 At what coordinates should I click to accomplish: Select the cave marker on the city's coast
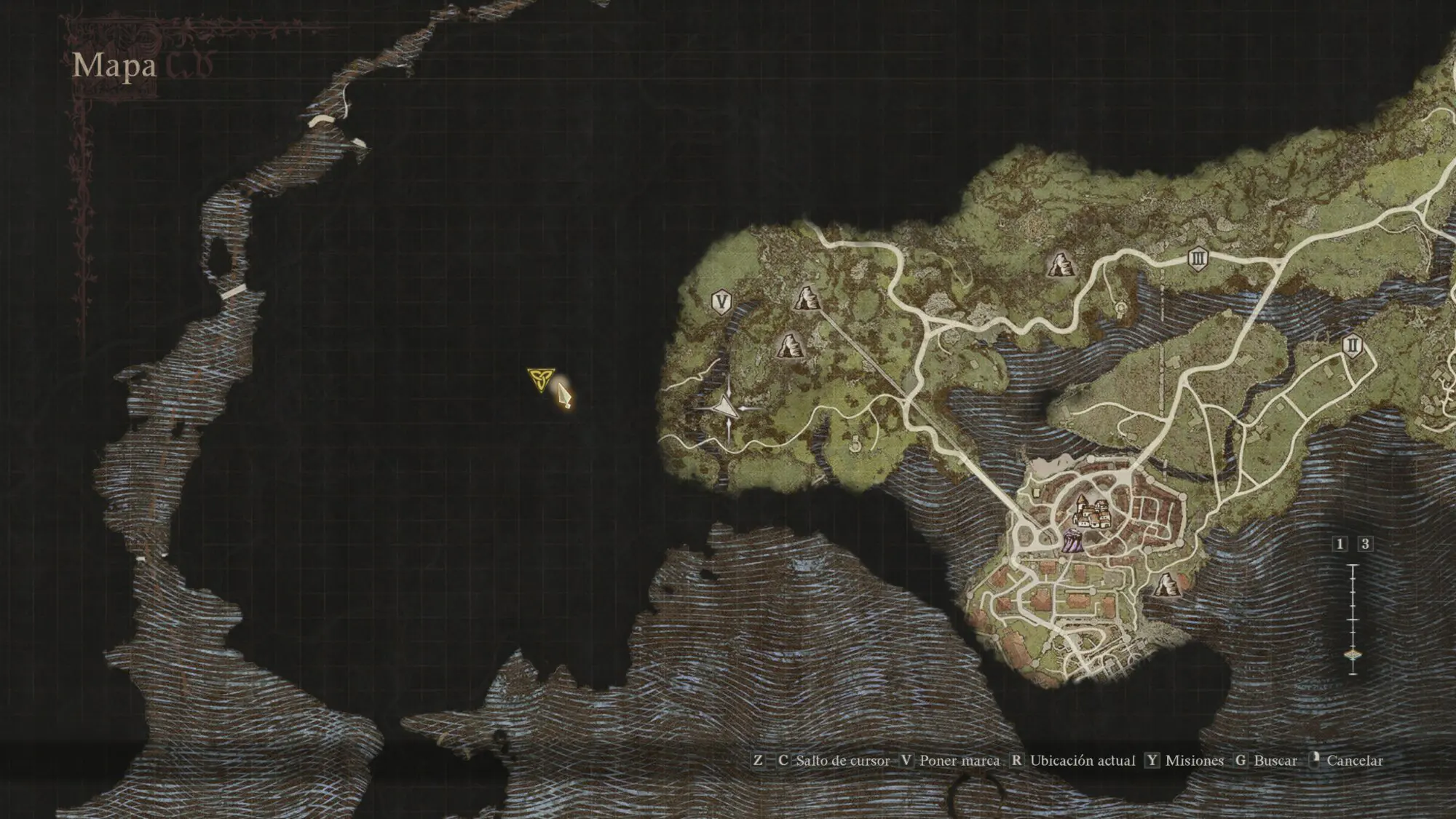pos(1166,584)
